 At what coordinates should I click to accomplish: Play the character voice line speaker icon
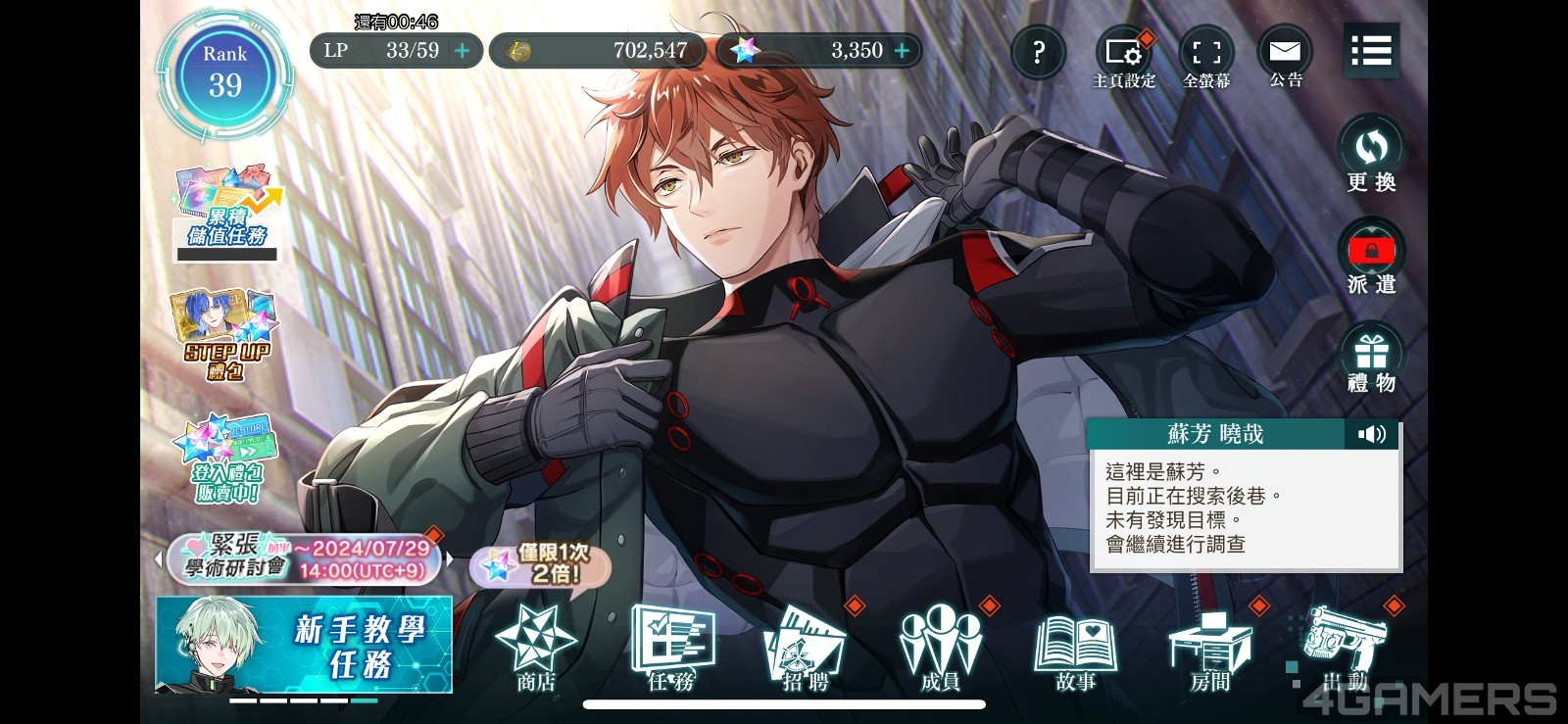click(x=1372, y=434)
